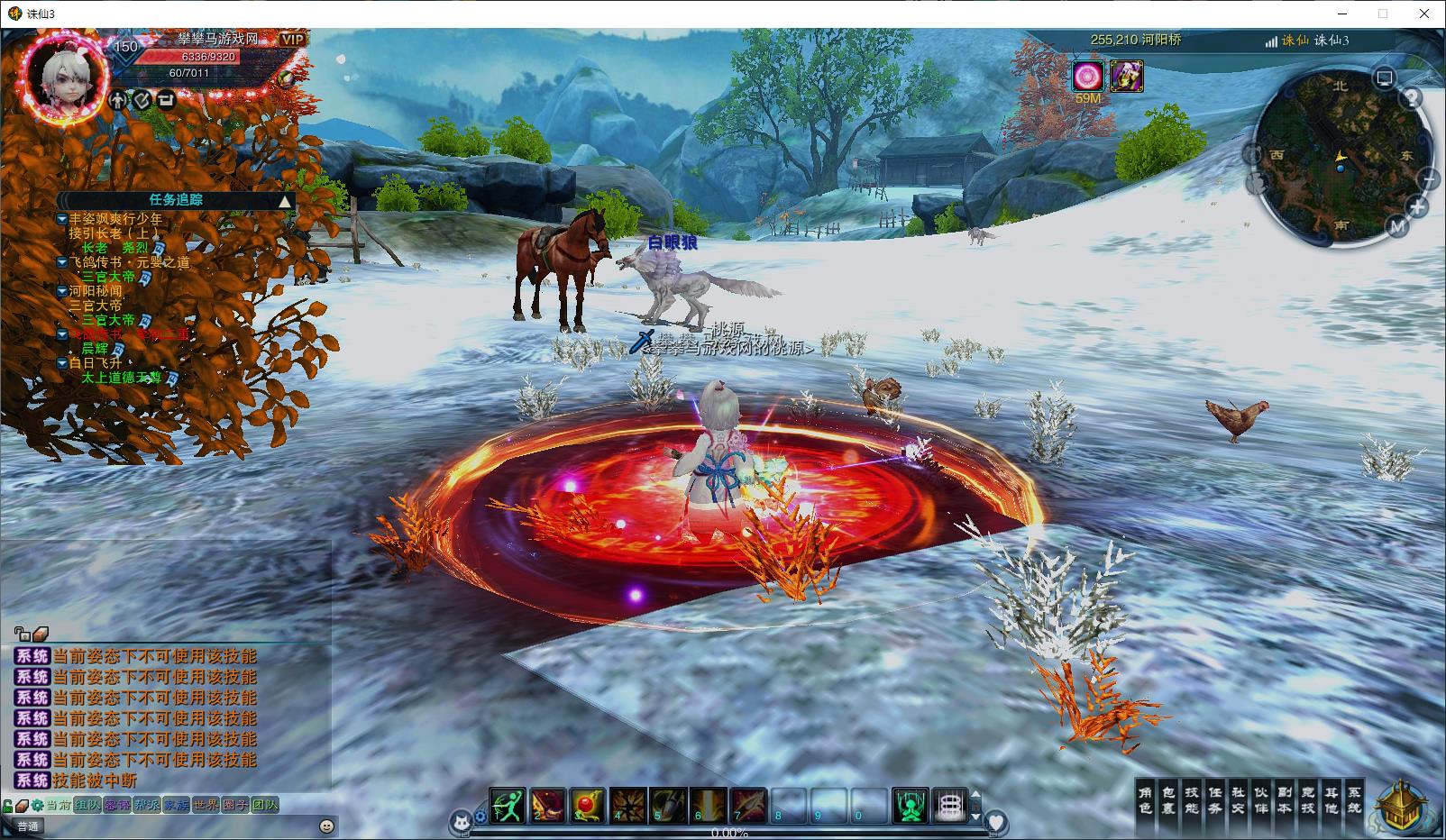This screenshot has width=1446, height=840.
Task: Open the 任务 quest menu
Action: 1215,799
